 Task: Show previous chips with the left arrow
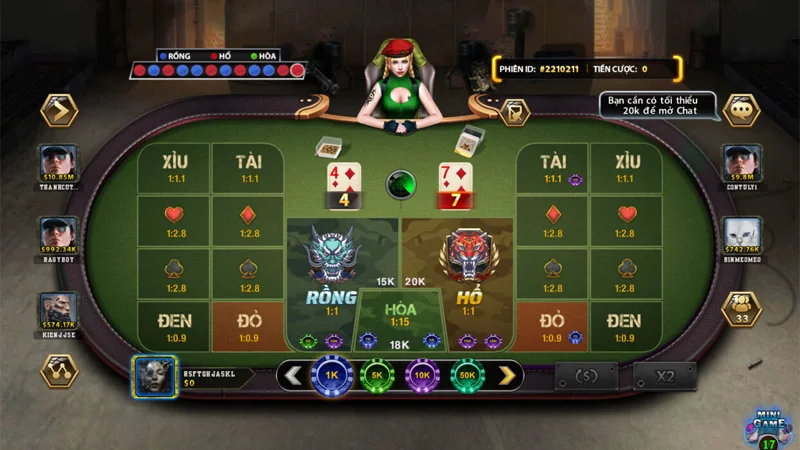293,376
